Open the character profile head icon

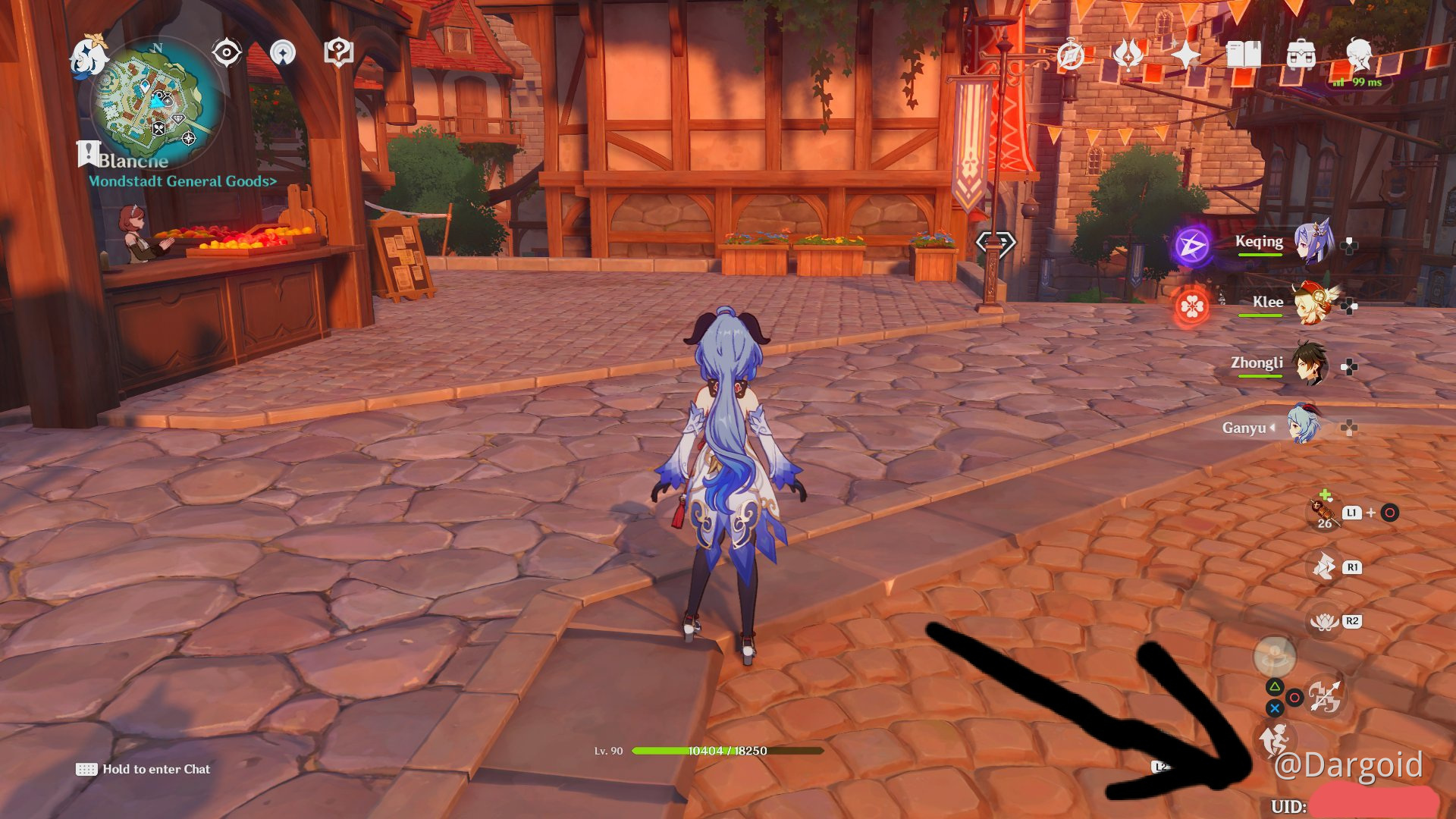tap(1359, 55)
